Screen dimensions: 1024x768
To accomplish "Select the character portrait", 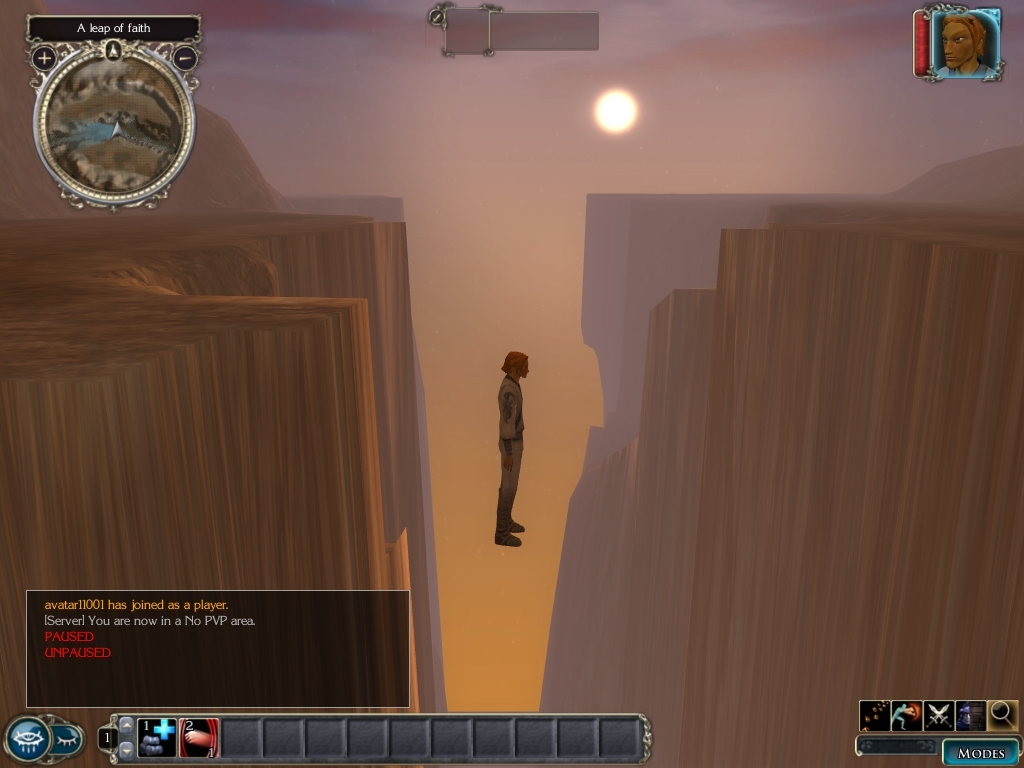I will [x=963, y=43].
